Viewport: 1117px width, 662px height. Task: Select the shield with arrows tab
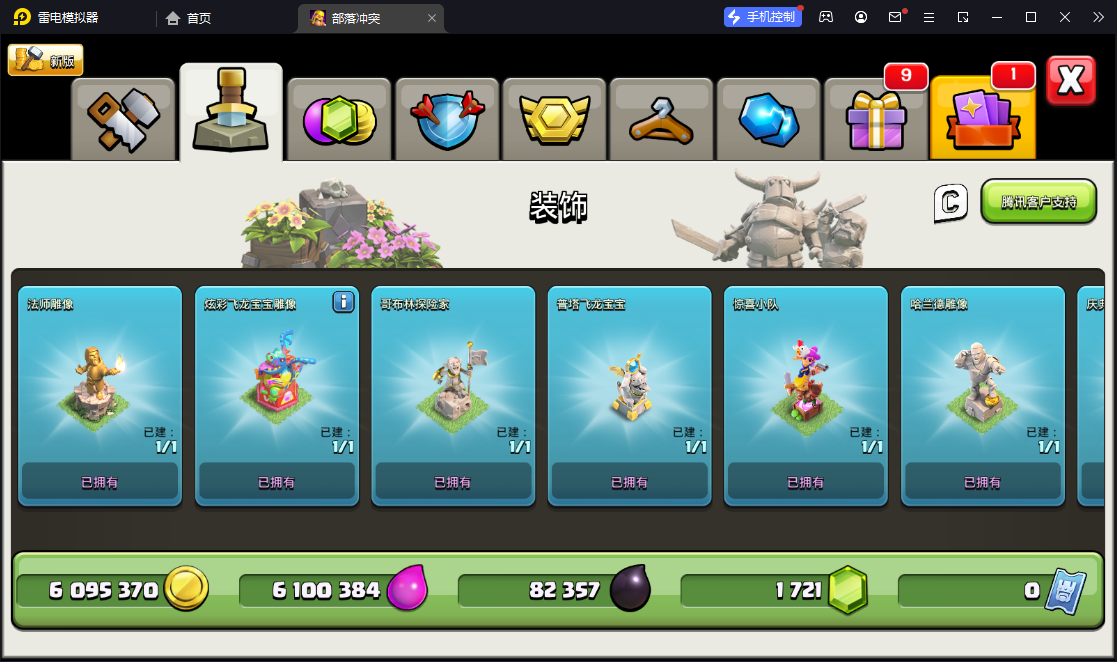point(447,120)
